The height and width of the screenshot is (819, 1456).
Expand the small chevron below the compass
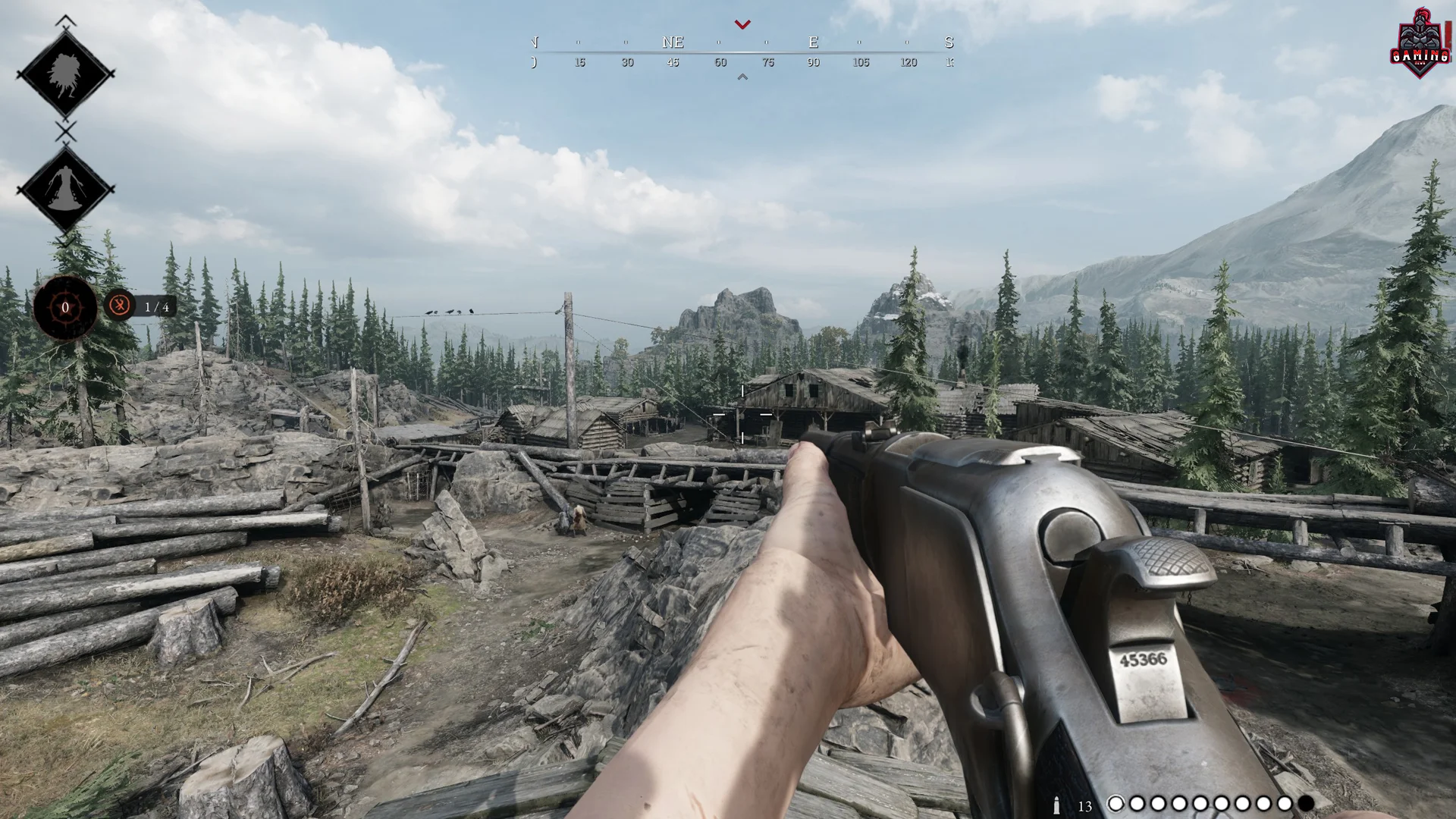pyautogui.click(x=742, y=77)
